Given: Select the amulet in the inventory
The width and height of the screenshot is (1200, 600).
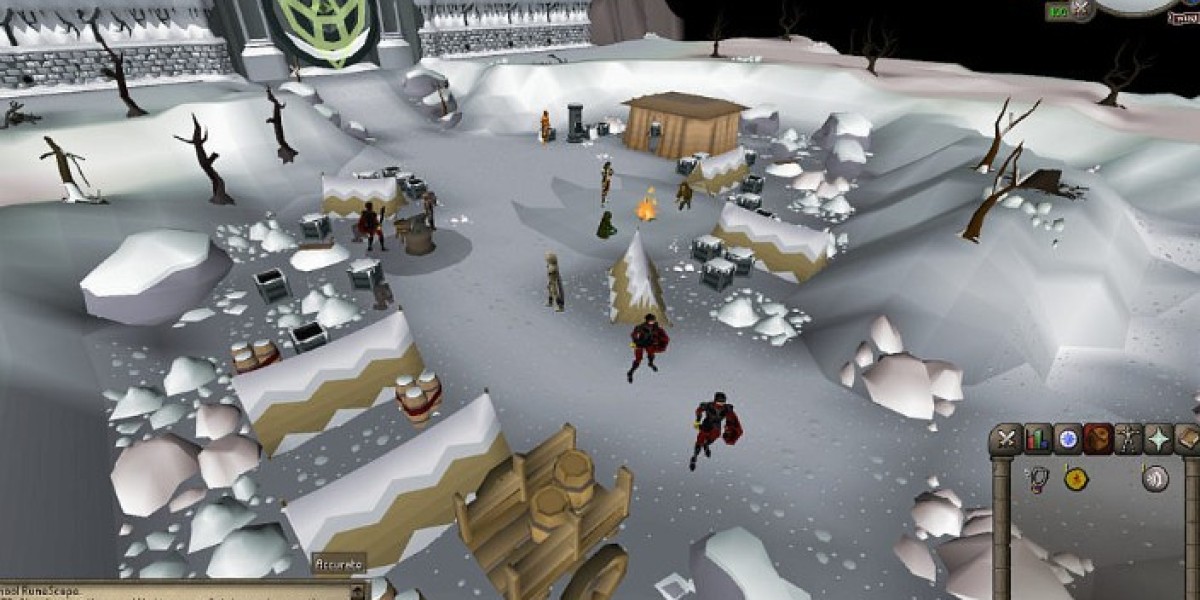Looking at the screenshot, I should tap(1037, 479).
